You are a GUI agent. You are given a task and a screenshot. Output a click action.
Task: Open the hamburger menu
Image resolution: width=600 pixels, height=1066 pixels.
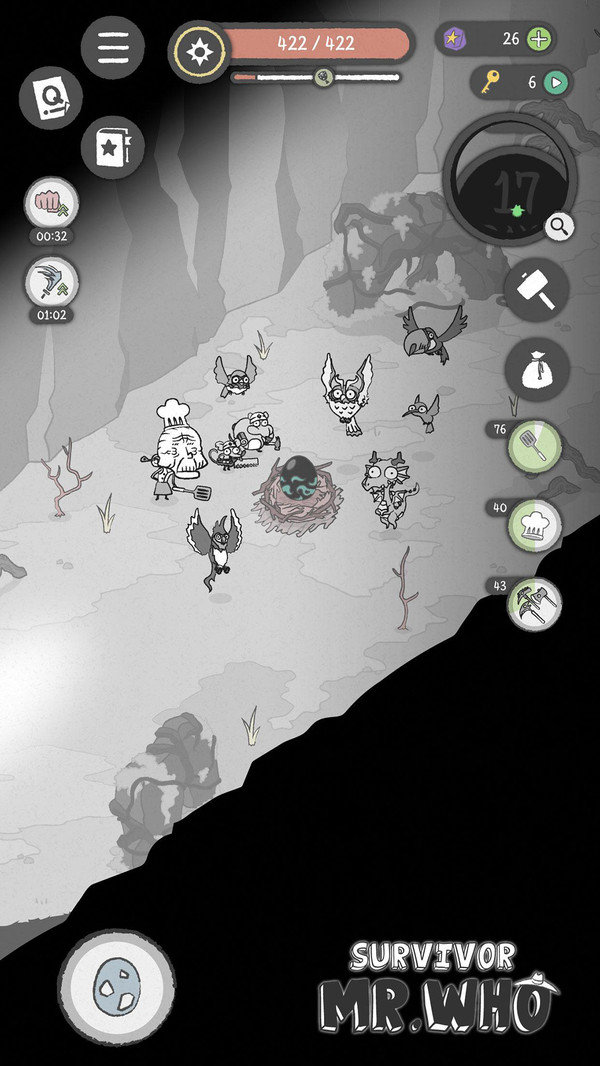(112, 48)
